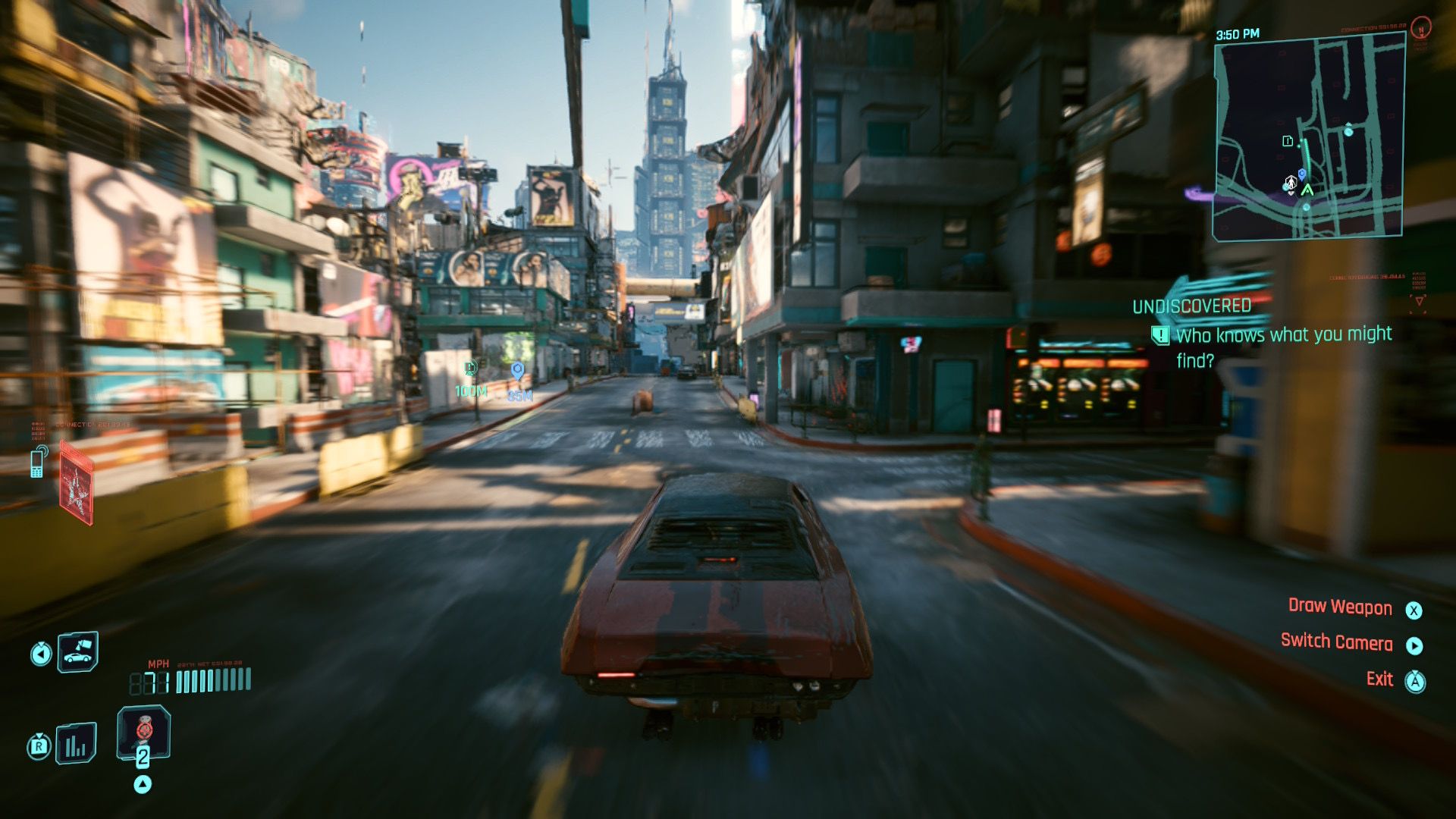Select the UNDISCOVERED location label
Viewport: 1456px width, 819px height.
pyautogui.click(x=1191, y=306)
